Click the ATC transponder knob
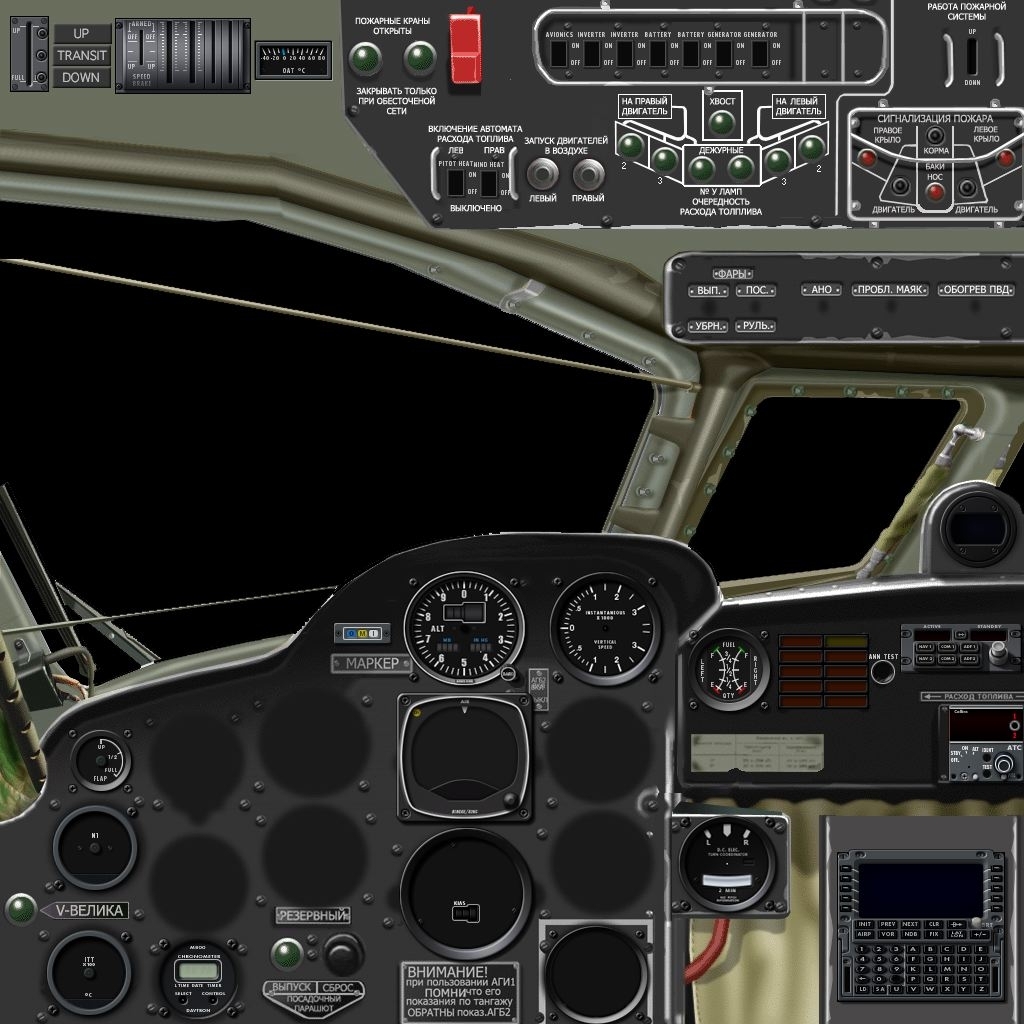1024x1024 pixels. 1002,765
